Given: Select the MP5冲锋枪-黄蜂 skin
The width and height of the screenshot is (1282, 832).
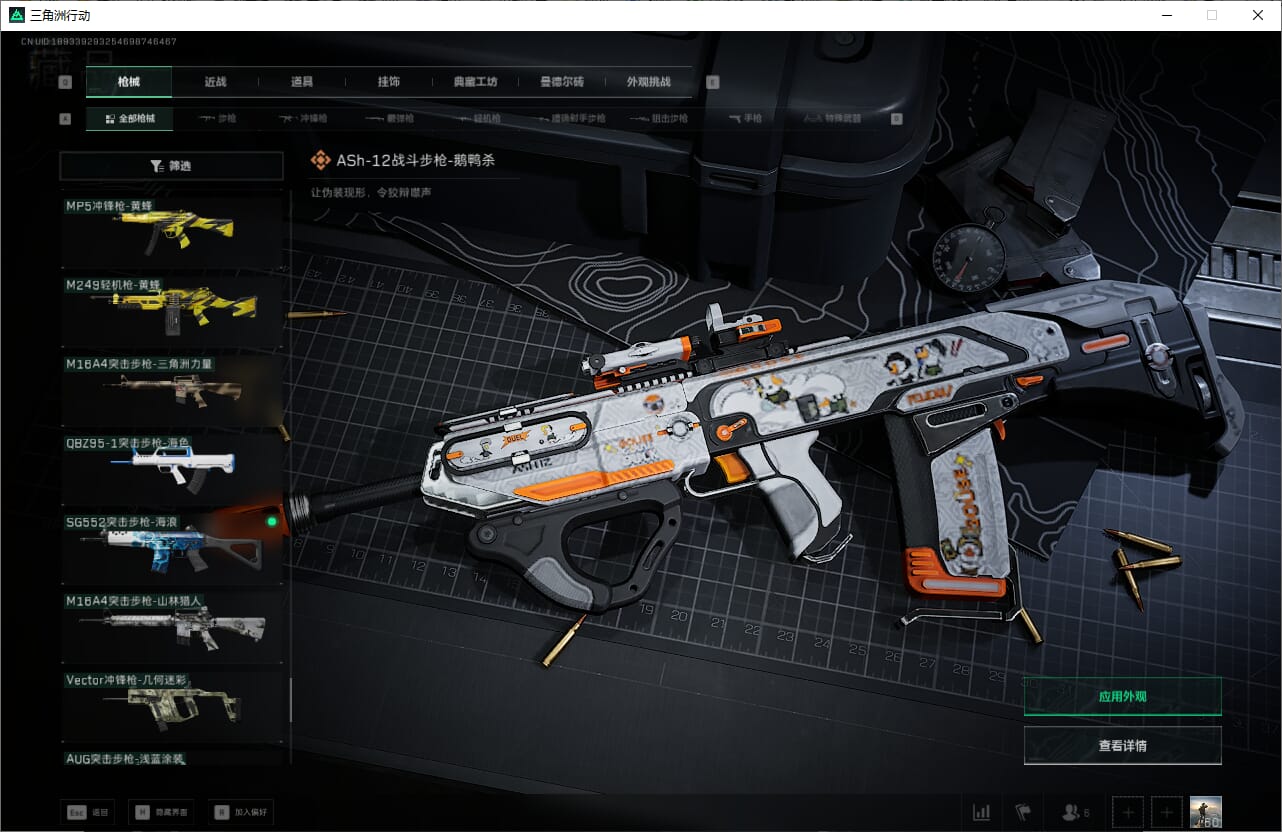Looking at the screenshot, I should click(172, 230).
